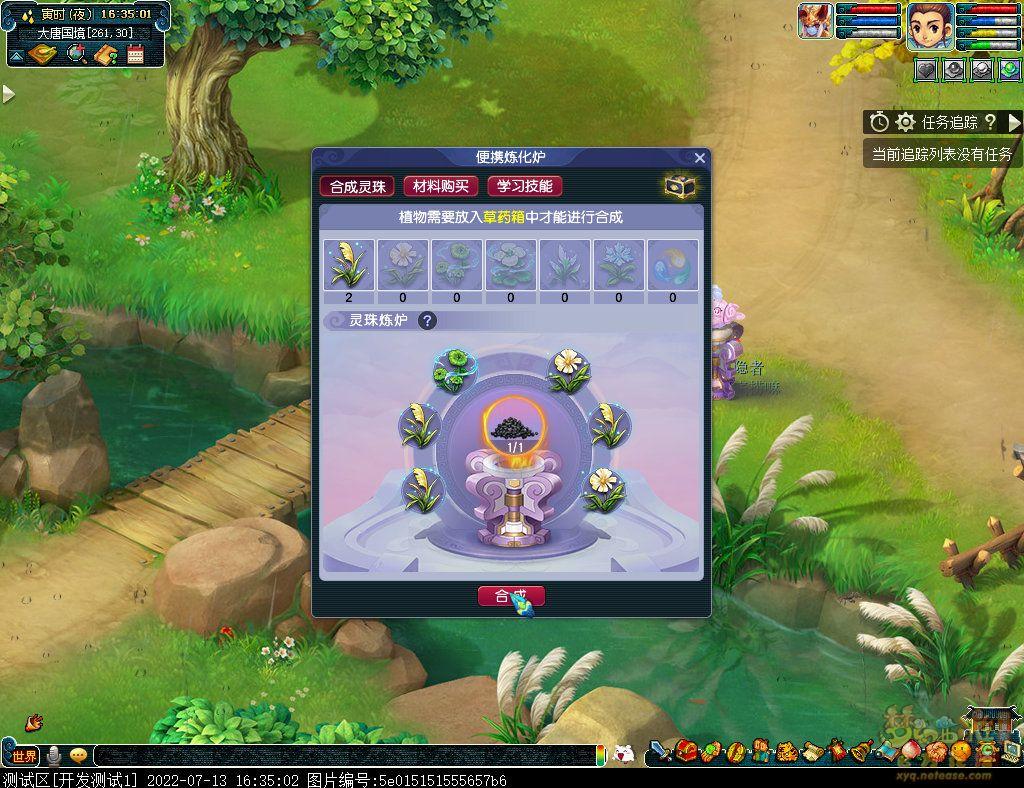Open the pet portrait
This screenshot has height=788, width=1024.
coord(815,21)
